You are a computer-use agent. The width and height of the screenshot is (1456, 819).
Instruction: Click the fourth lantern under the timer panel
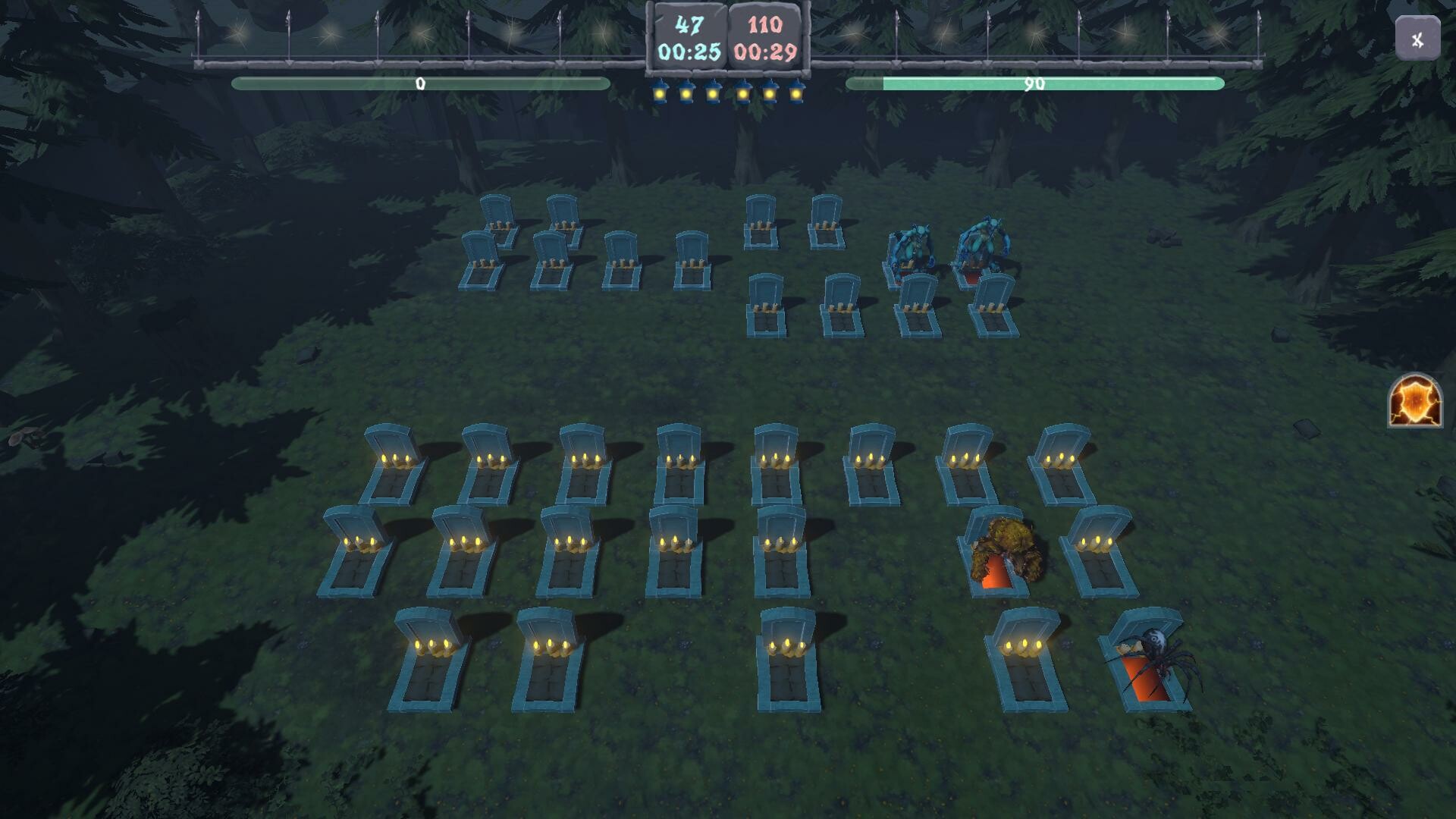point(741,91)
